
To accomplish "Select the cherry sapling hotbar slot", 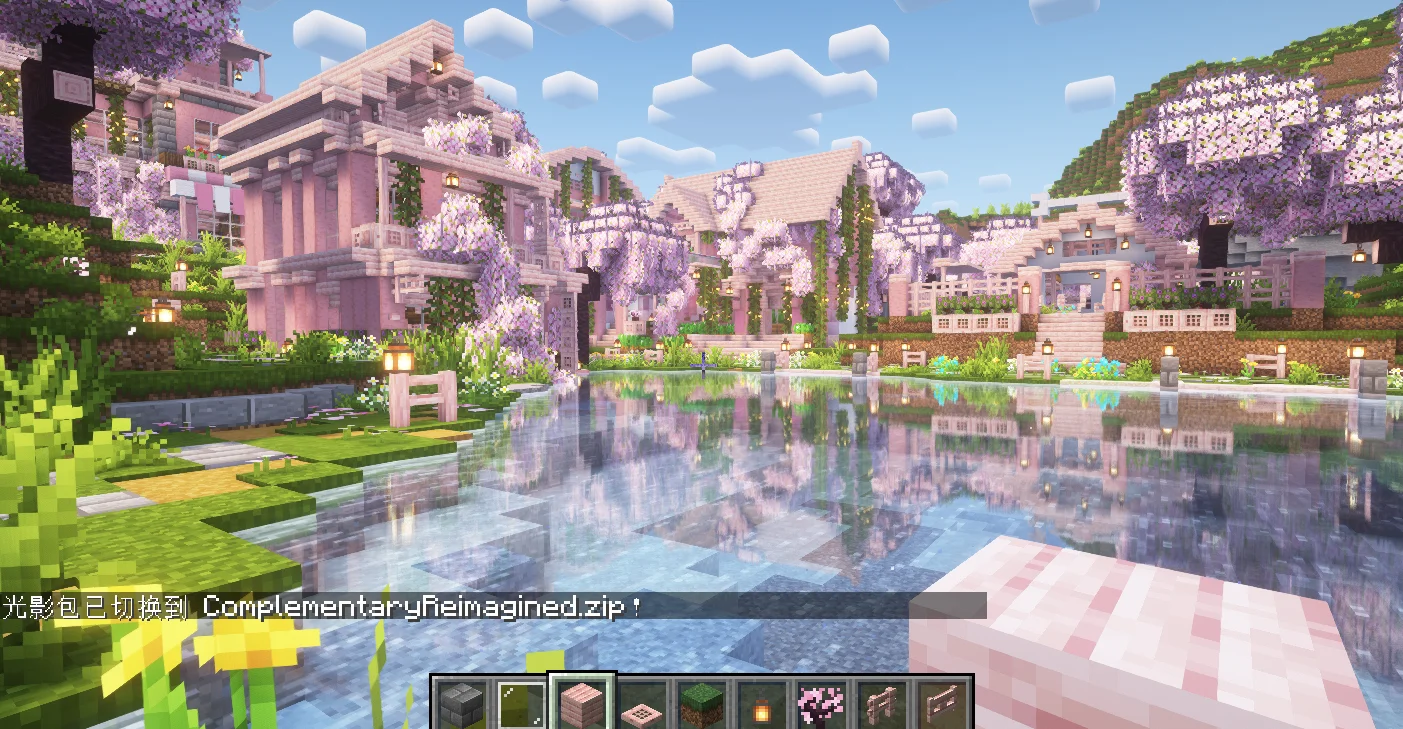I will (822, 706).
